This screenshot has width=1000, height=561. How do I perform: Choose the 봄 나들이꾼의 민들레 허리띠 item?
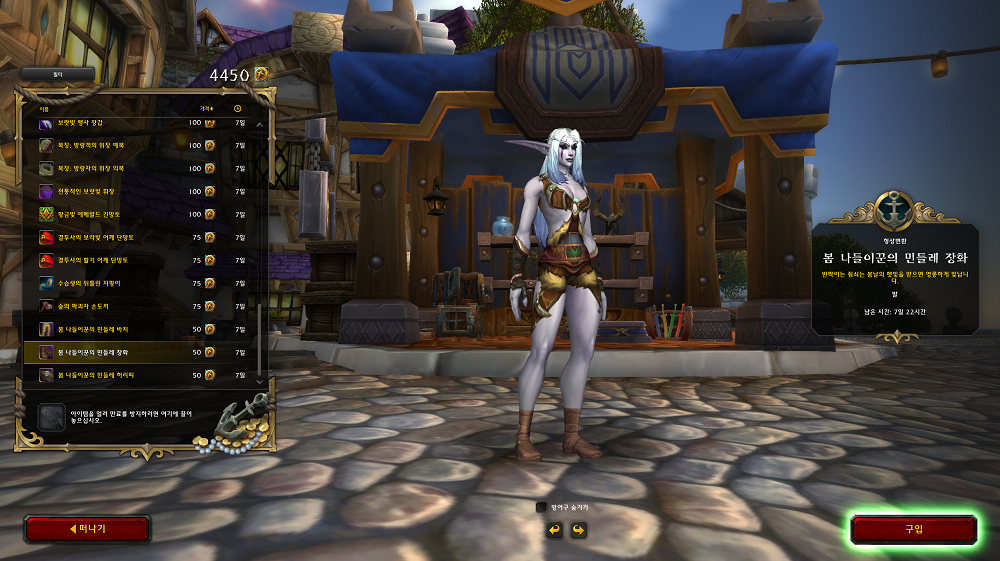click(x=140, y=375)
